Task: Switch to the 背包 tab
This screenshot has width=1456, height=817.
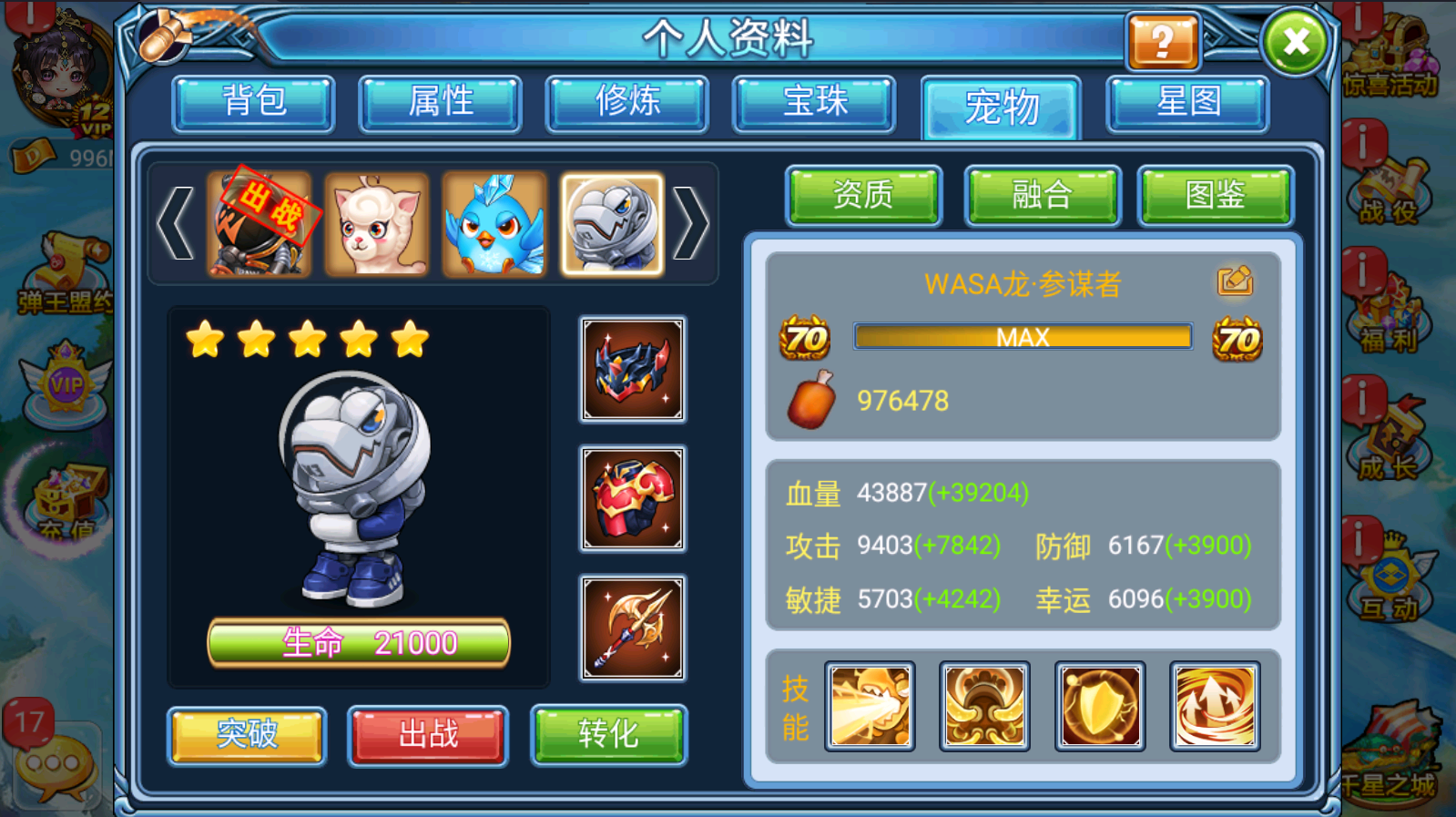Action: click(253, 103)
